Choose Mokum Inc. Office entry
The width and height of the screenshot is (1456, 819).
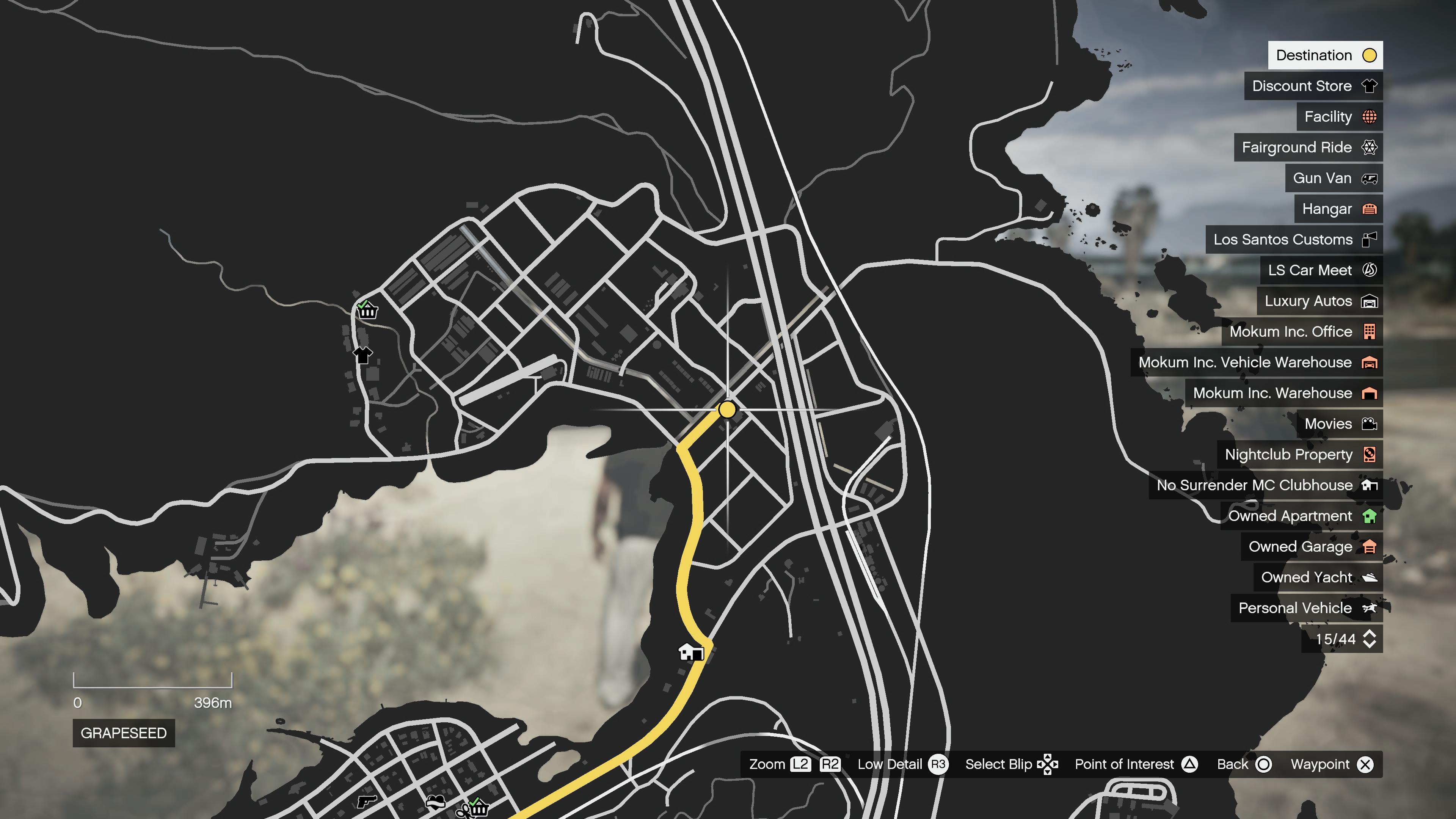1302,332
